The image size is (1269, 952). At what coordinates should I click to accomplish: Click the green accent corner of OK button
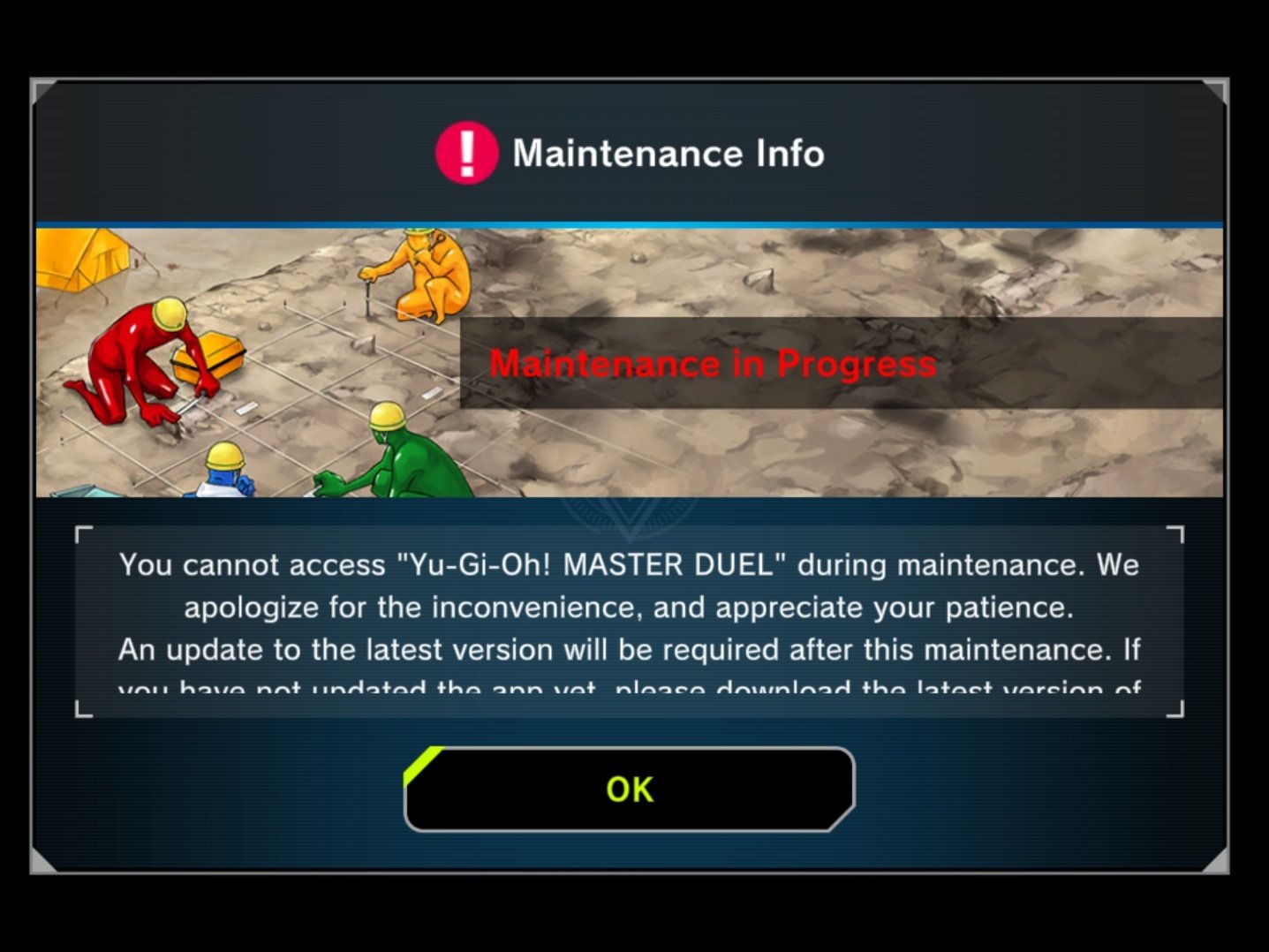tap(422, 761)
